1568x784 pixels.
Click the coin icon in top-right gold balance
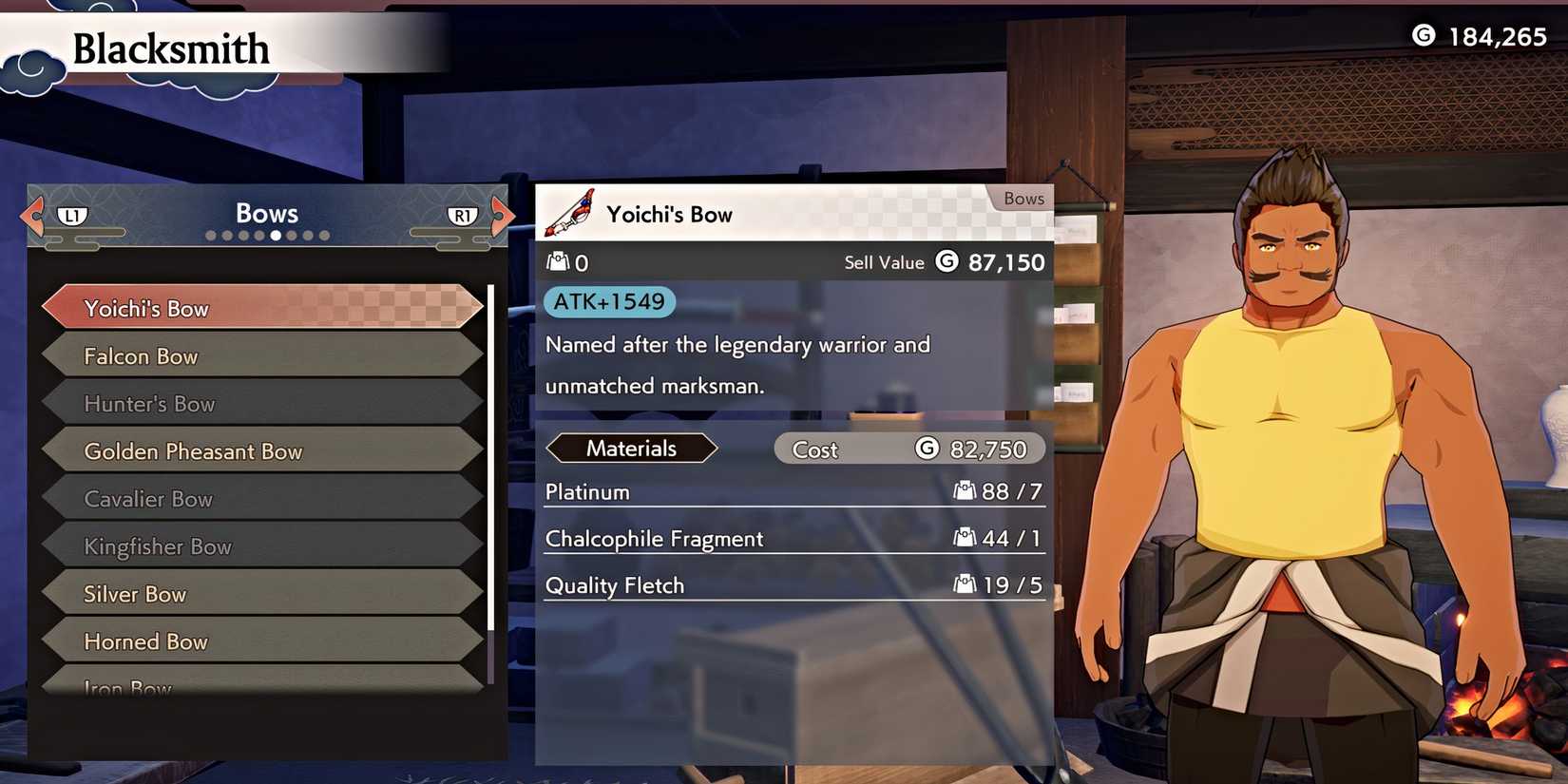[1425, 36]
